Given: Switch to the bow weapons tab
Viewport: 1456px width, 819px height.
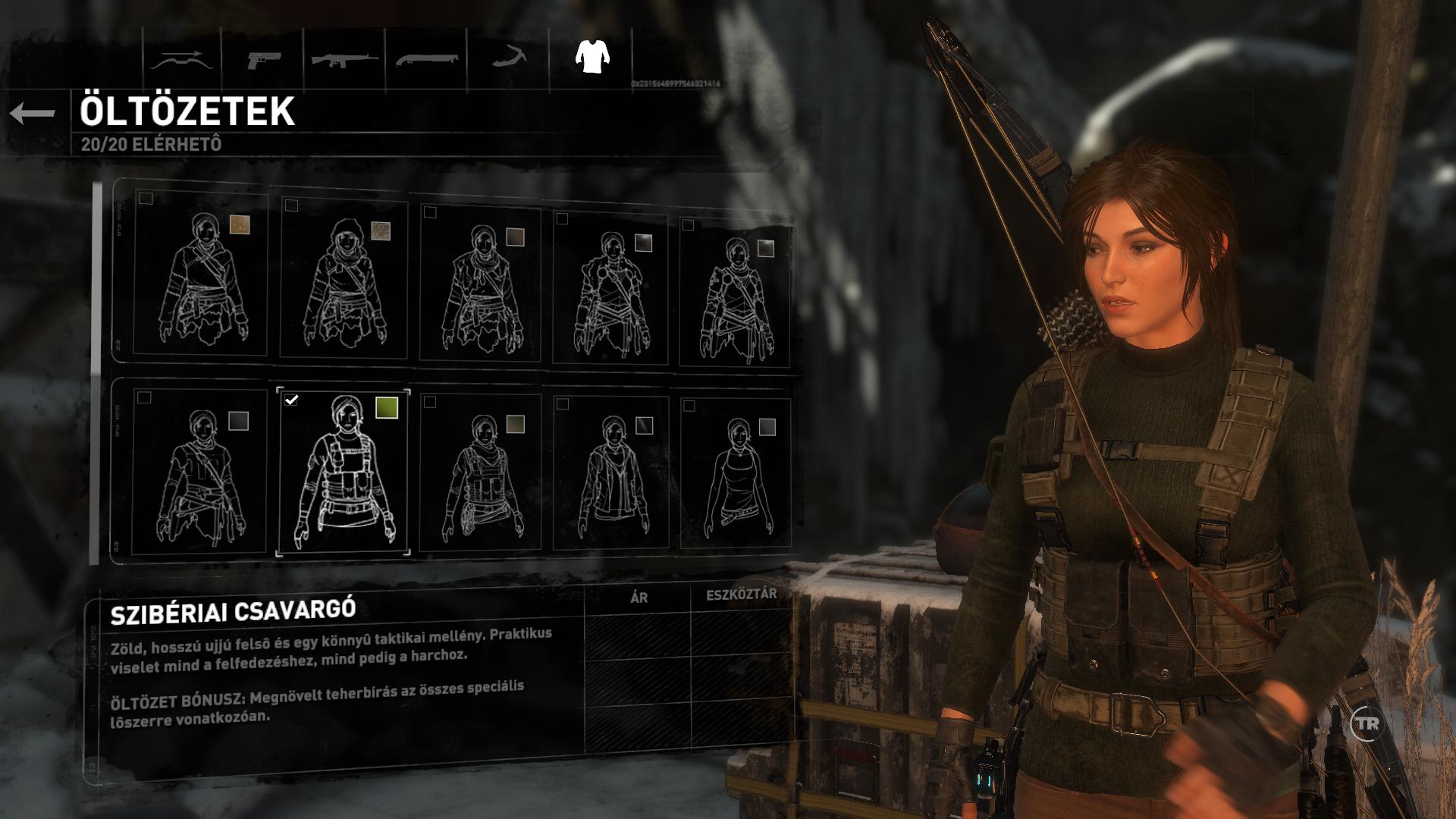Looking at the screenshot, I should (x=182, y=59).
